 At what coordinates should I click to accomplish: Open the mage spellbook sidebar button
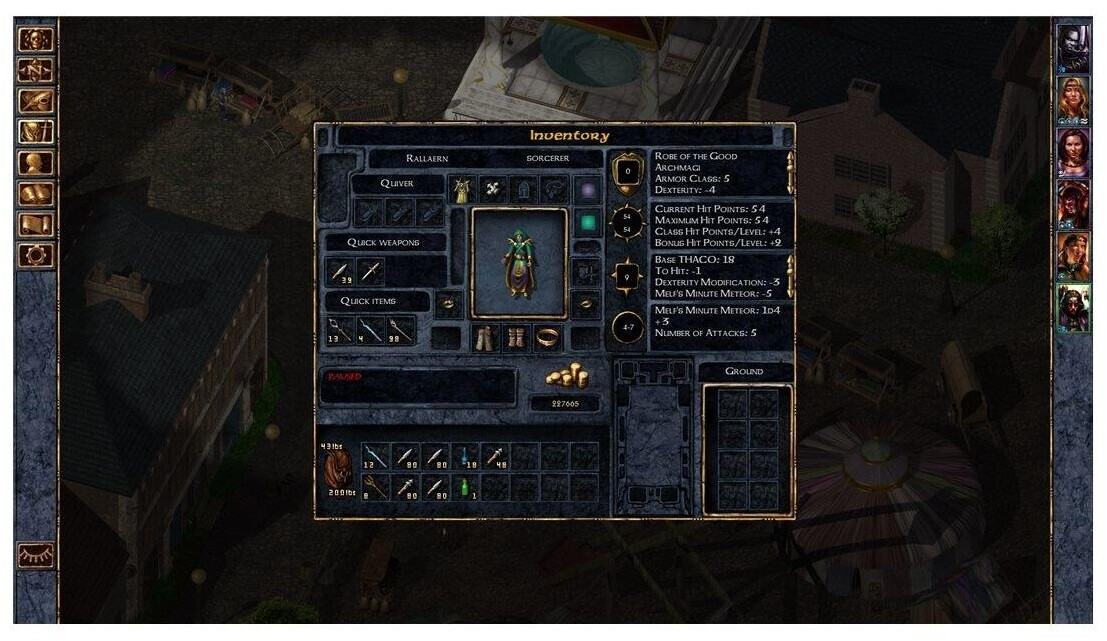pyautogui.click(x=36, y=194)
